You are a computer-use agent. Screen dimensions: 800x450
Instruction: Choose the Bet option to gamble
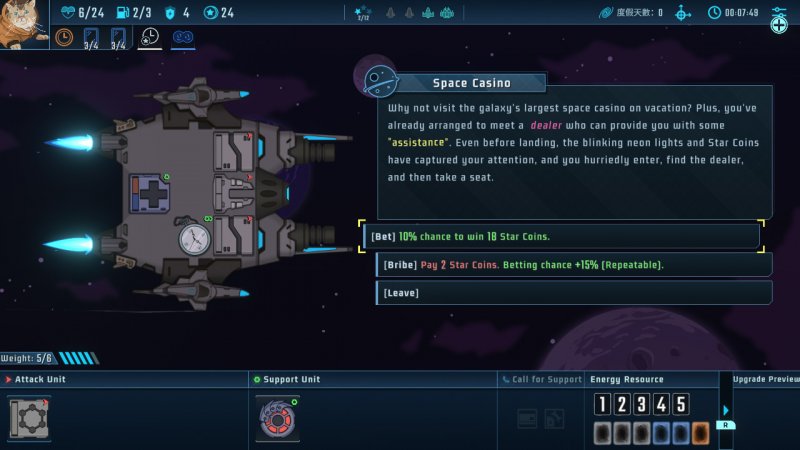(560, 237)
